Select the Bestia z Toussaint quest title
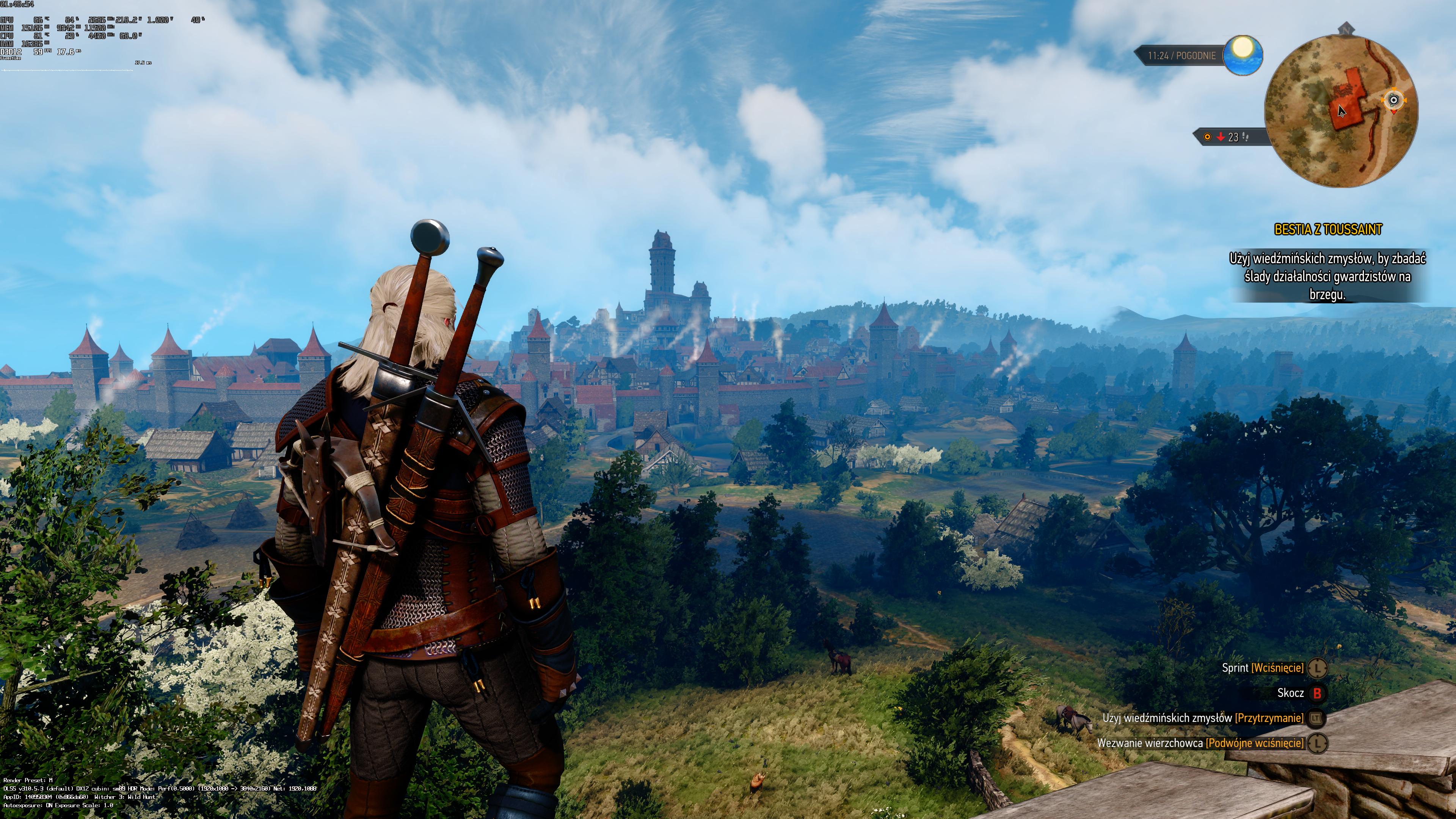Viewport: 1456px width, 819px height. (x=1328, y=229)
